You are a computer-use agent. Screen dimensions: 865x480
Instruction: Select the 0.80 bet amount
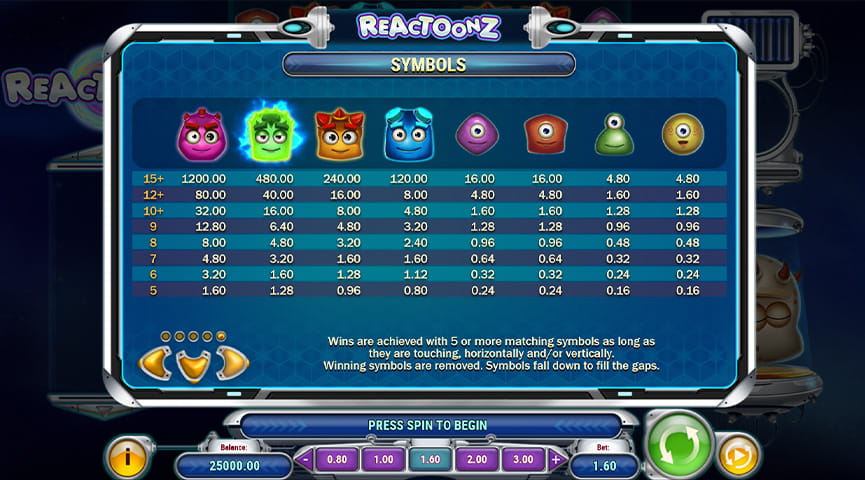coord(337,460)
